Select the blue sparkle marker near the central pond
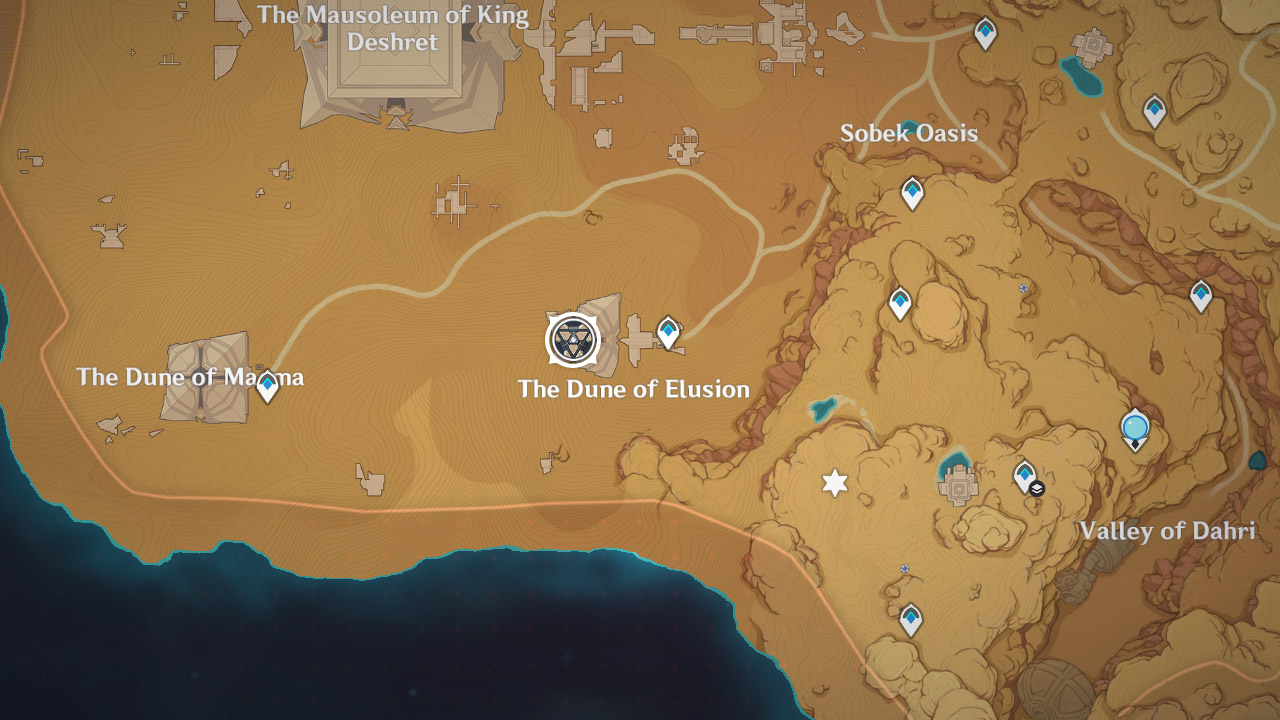 click(x=1022, y=288)
